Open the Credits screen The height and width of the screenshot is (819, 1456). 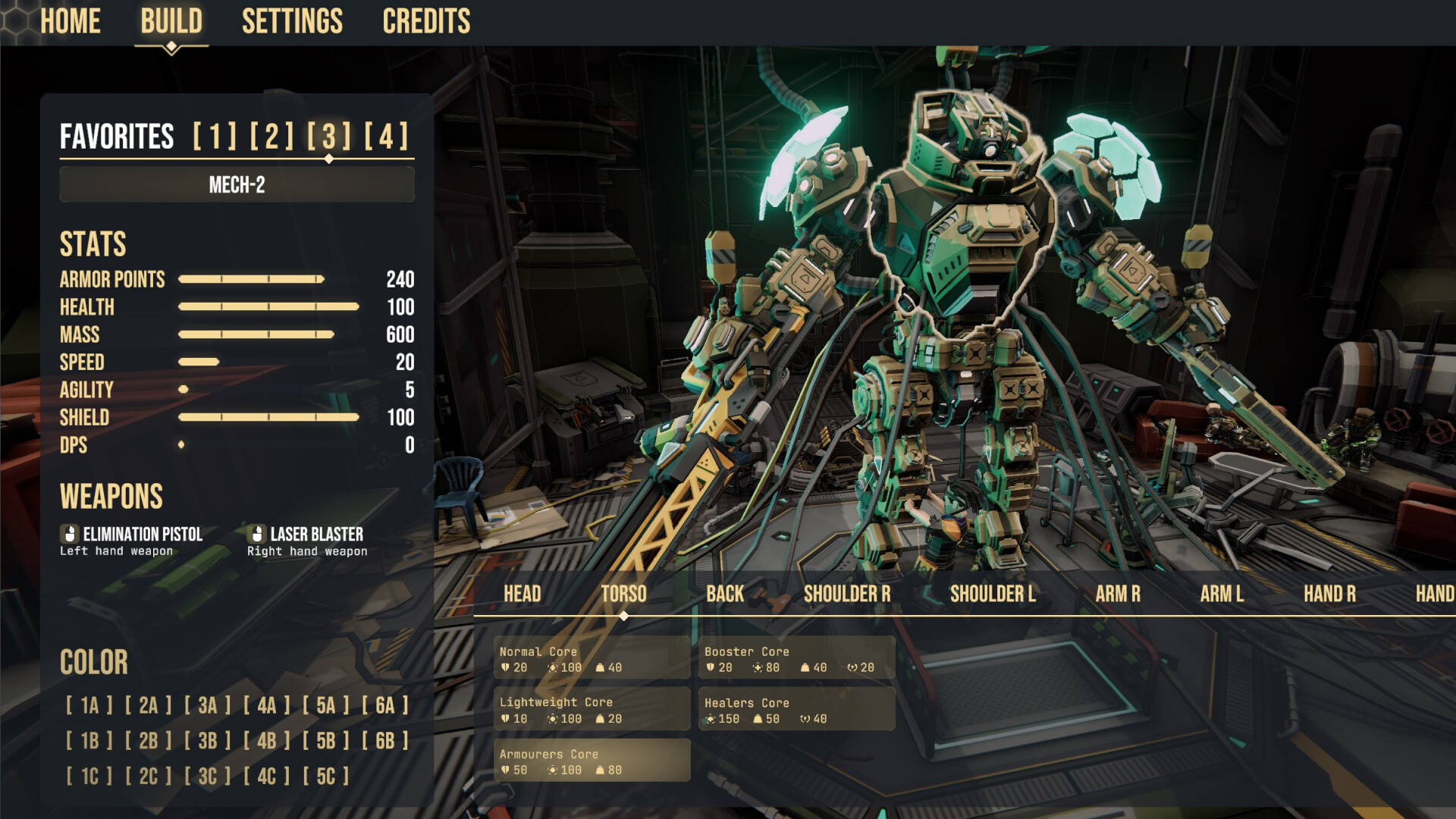click(426, 21)
